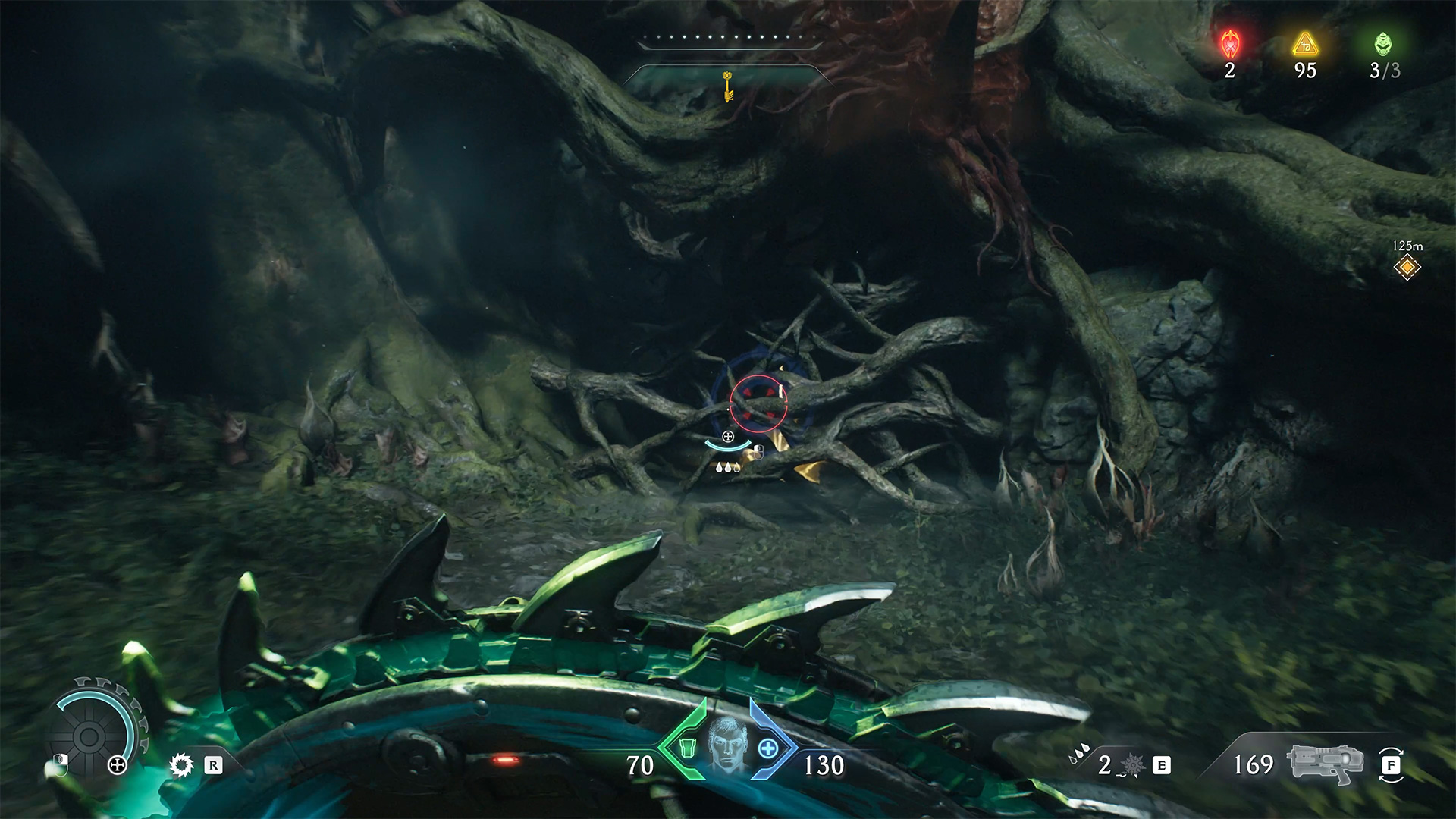Click the gold key icon on the compass
Screen dimensions: 1456x819
tap(728, 86)
